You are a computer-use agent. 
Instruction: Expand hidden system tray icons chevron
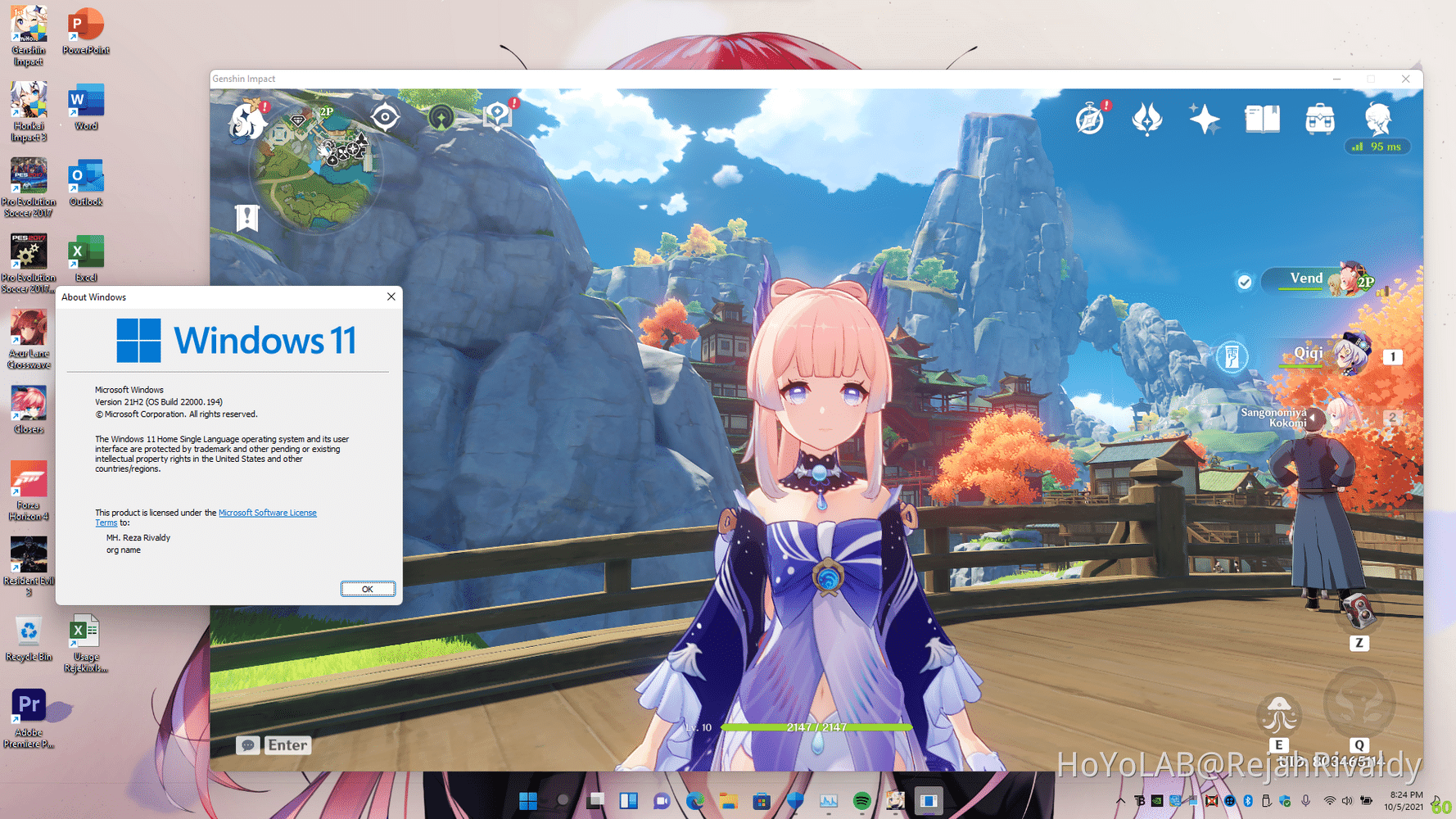1120,801
